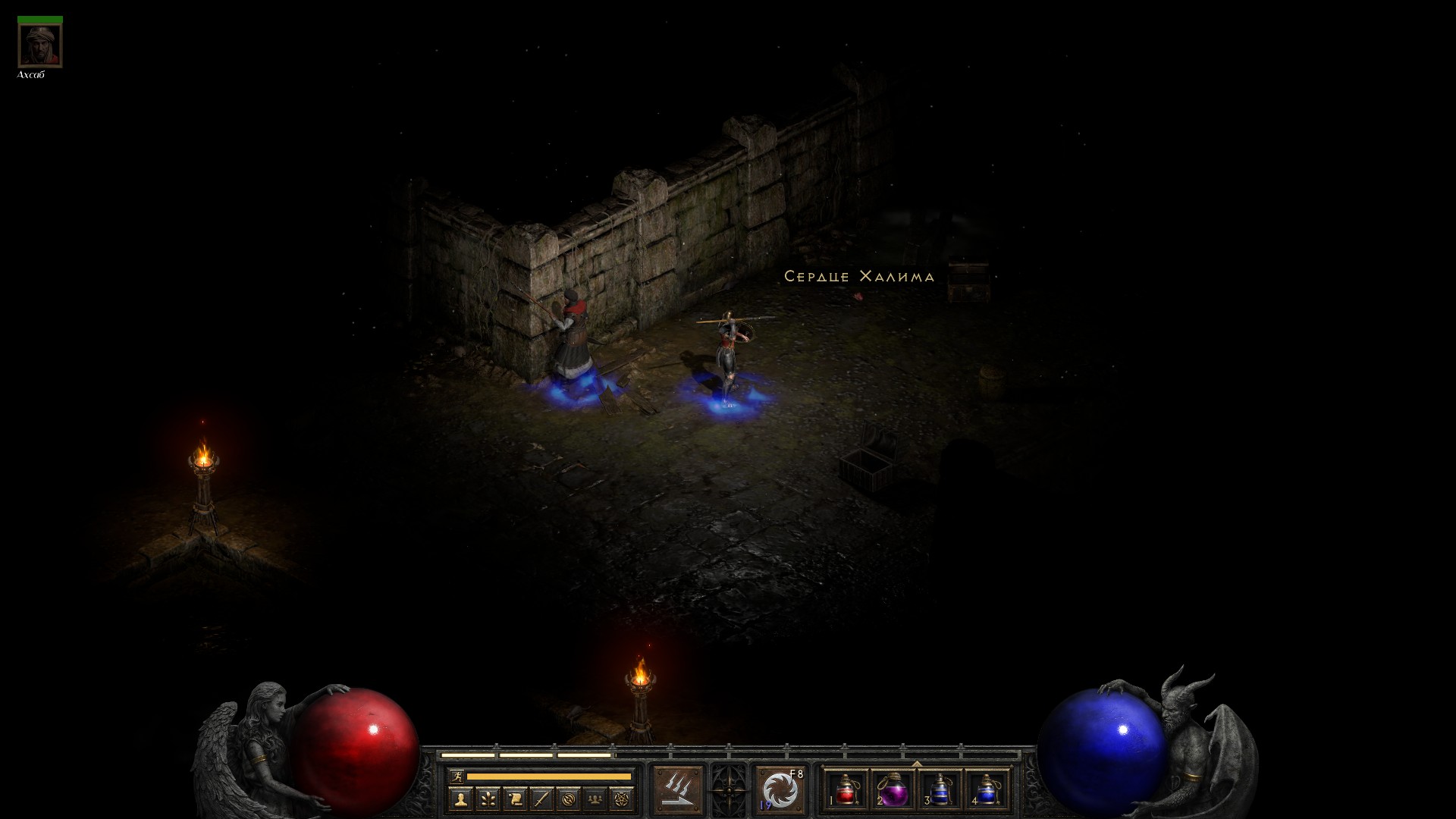The image size is (1456, 819).
Task: Use the red healing potion in belt slot 1
Action: pyautogui.click(x=846, y=790)
